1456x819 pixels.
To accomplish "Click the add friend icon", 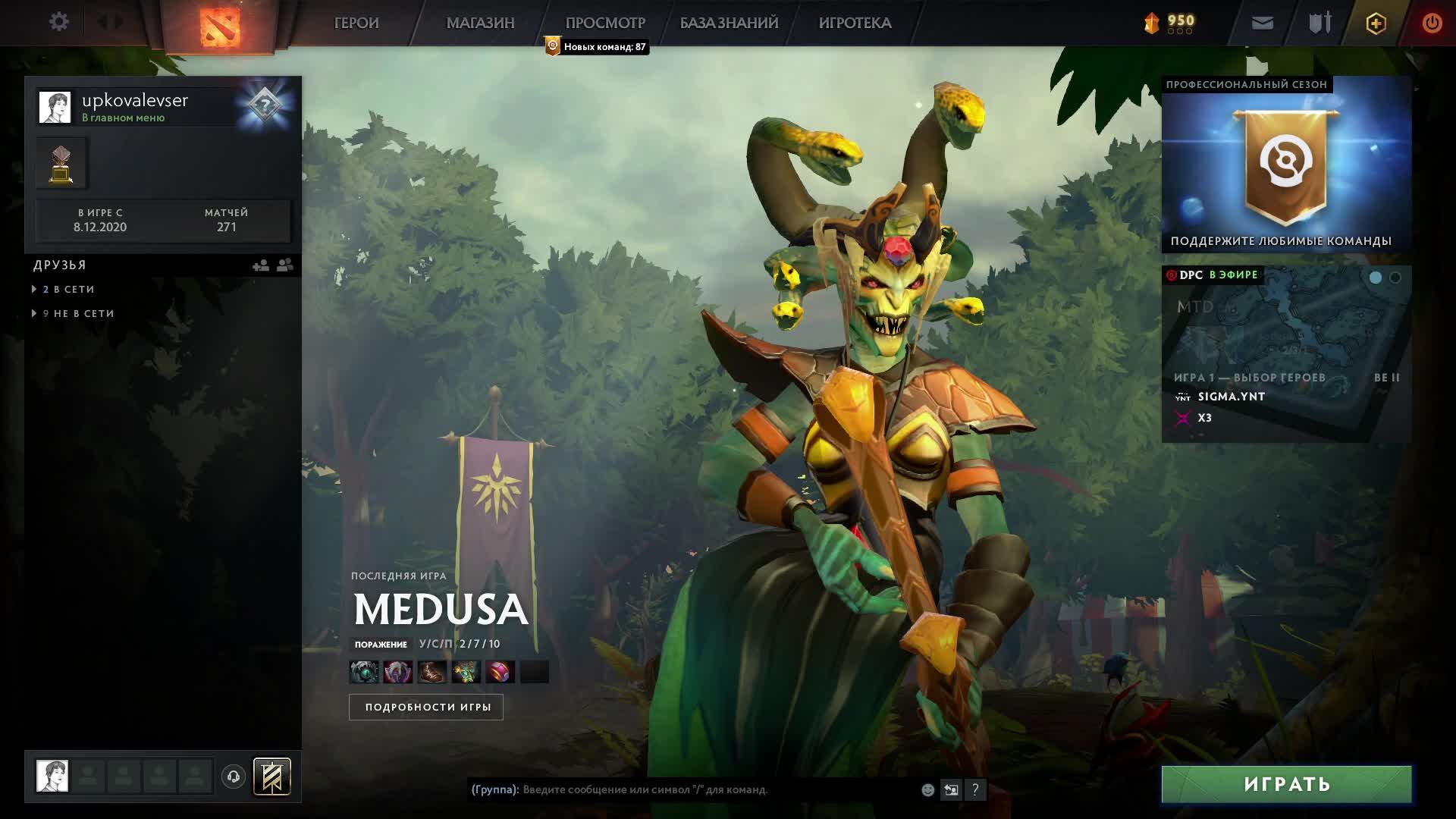I will tap(261, 265).
